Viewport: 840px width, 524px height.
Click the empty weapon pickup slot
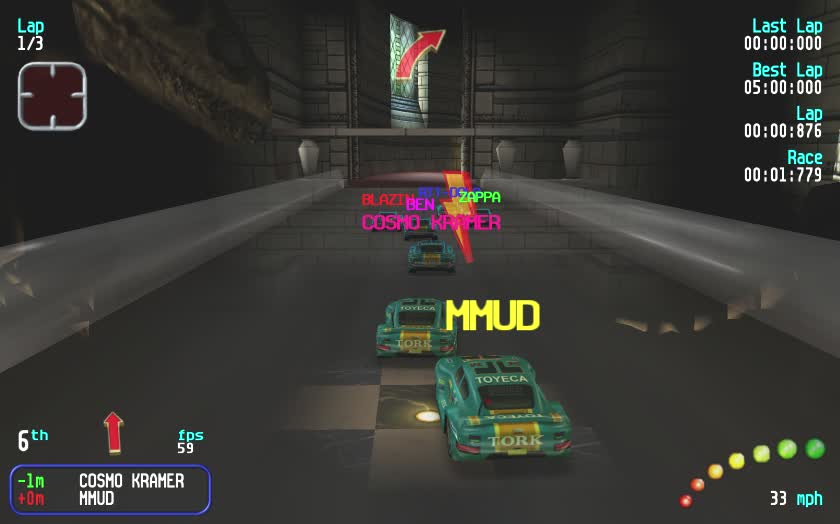point(52,96)
